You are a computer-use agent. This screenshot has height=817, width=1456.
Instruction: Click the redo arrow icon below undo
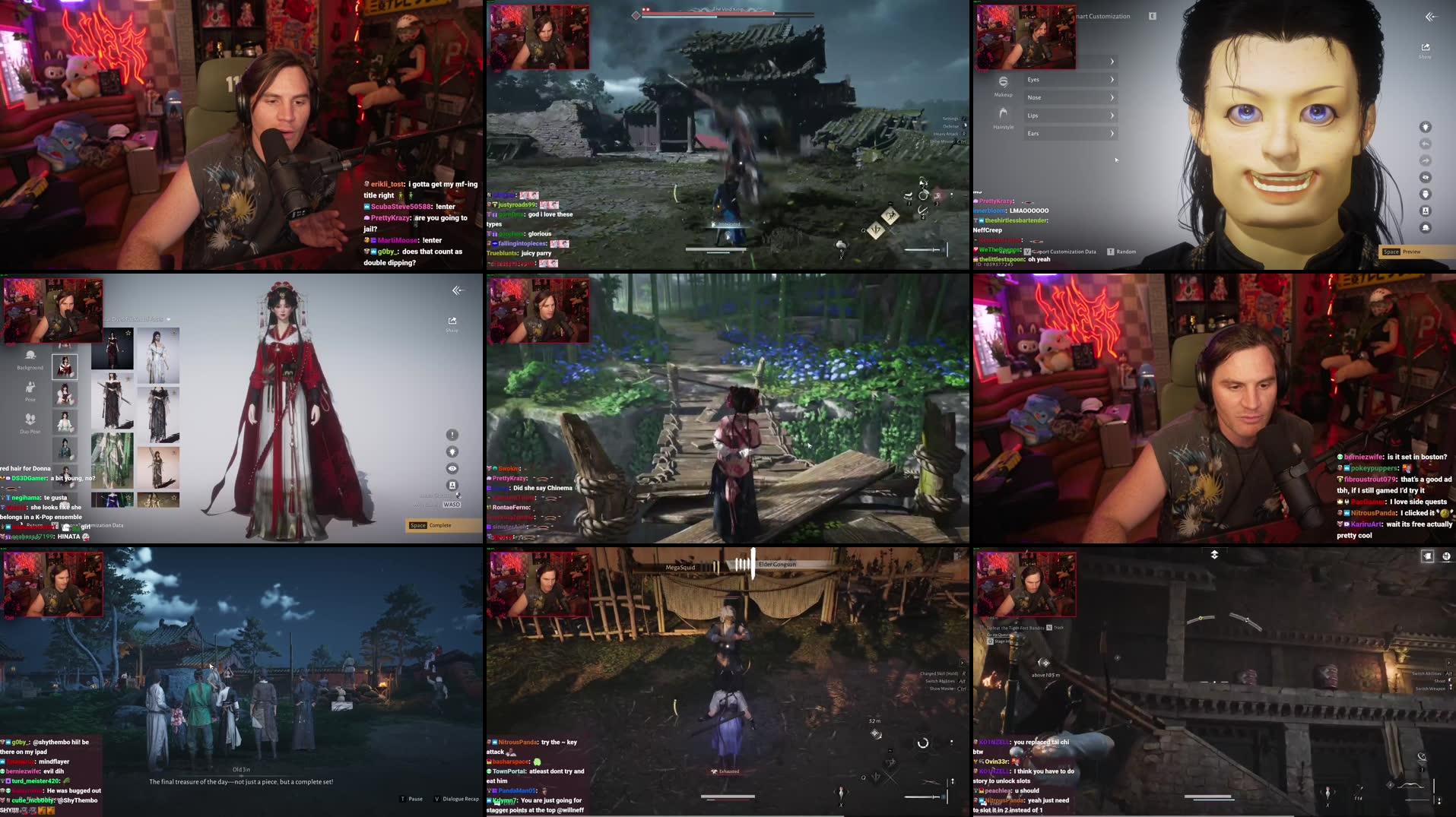[1426, 160]
